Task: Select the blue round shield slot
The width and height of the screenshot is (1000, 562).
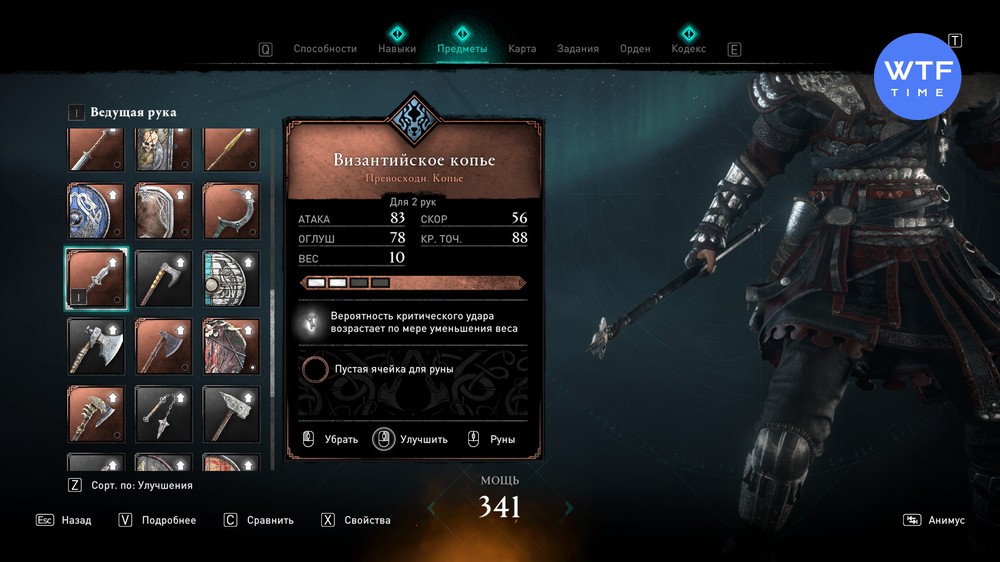Action: click(x=95, y=209)
